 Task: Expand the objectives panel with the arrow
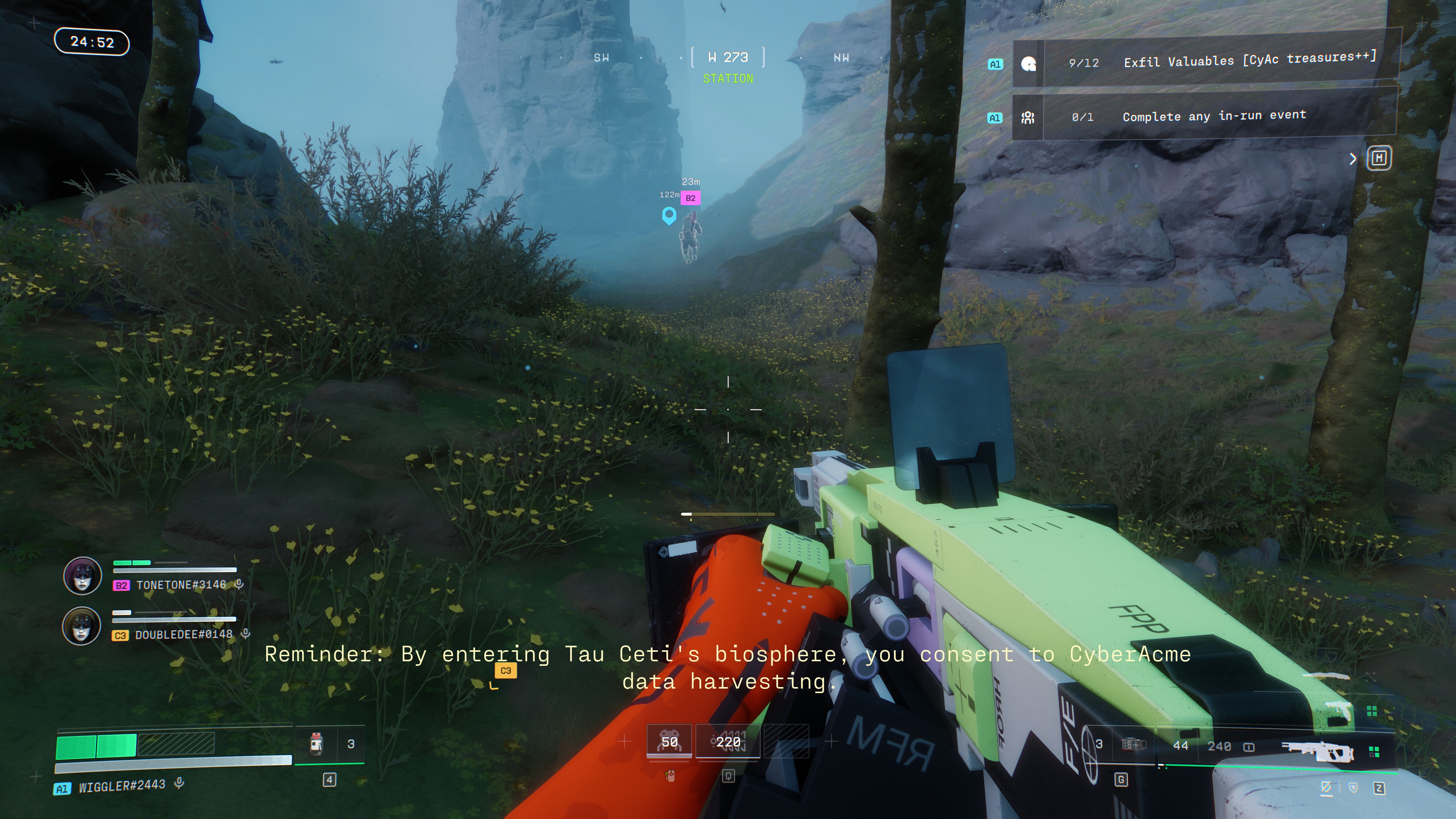pos(1352,159)
